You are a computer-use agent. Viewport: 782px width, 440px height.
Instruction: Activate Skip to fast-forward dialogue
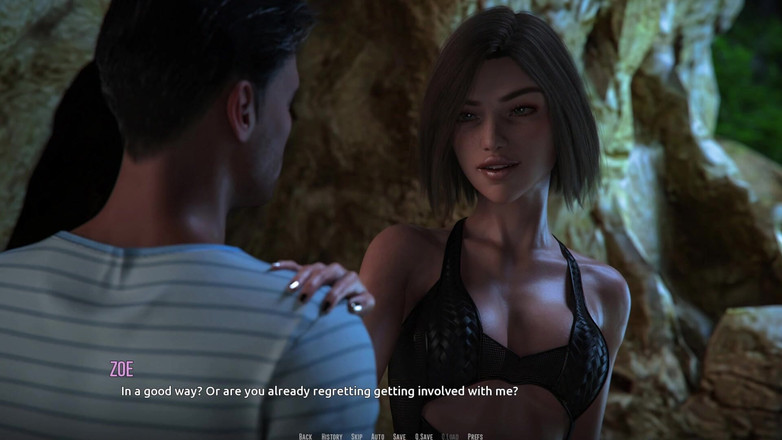click(x=357, y=436)
